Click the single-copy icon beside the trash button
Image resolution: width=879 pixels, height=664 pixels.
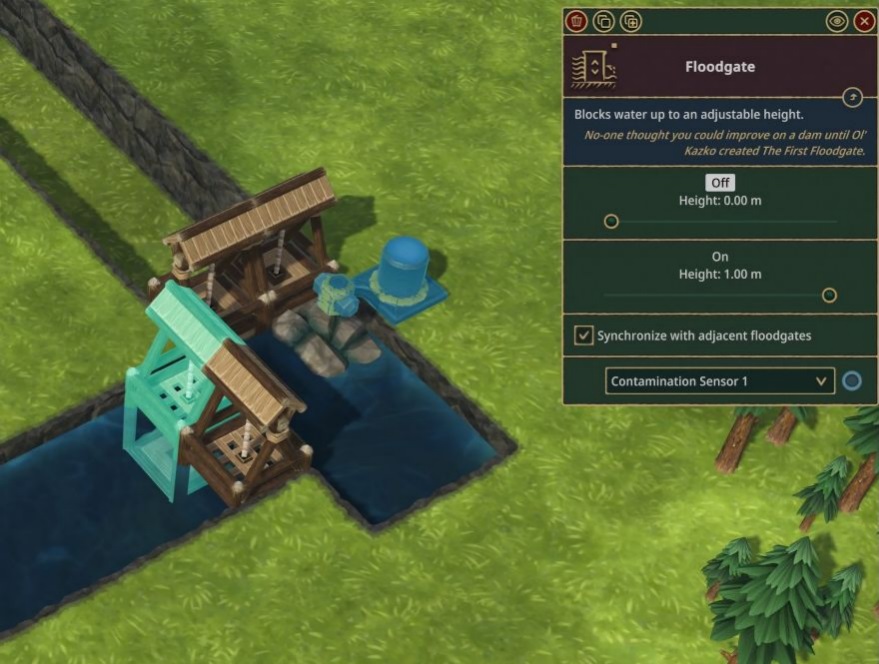click(603, 21)
